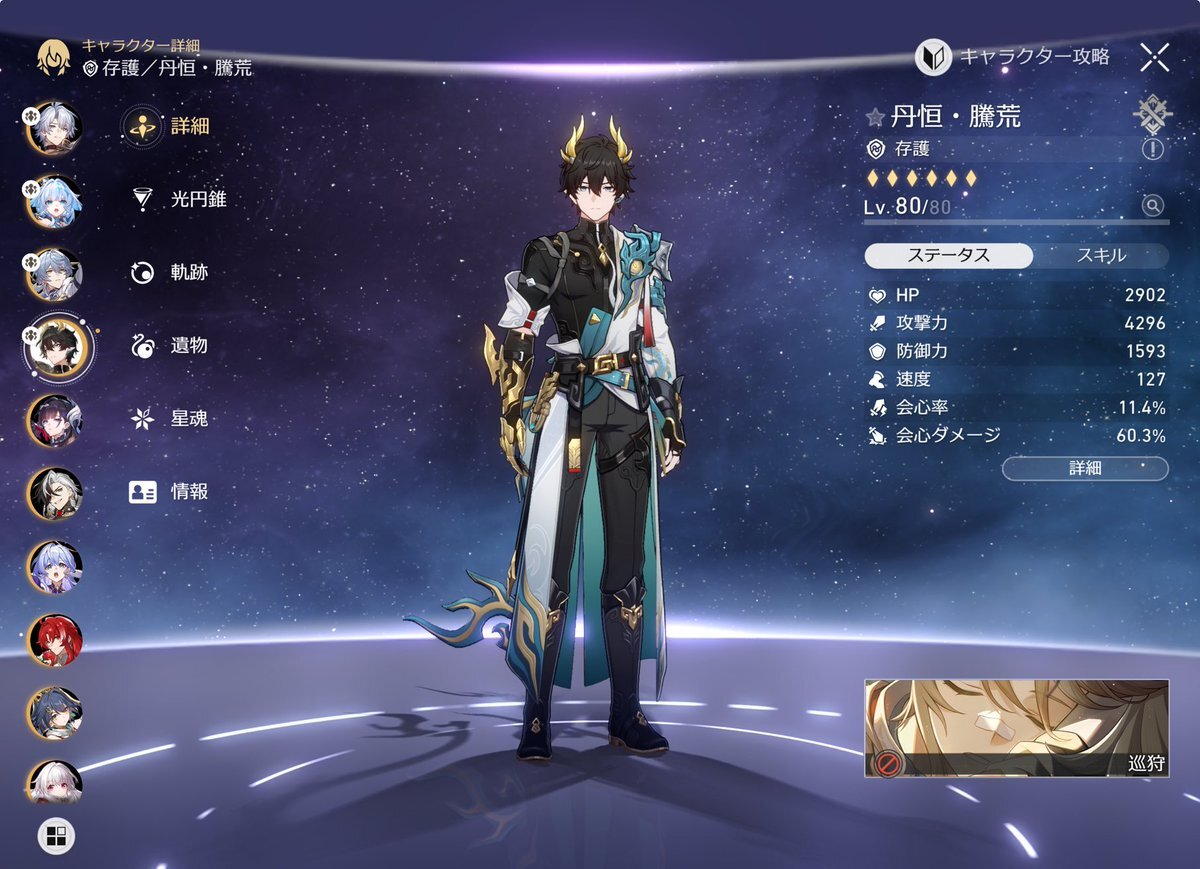This screenshot has width=1200, height=869.
Task: Tap the exclamation info icon beside 存護
Action: tap(1153, 149)
